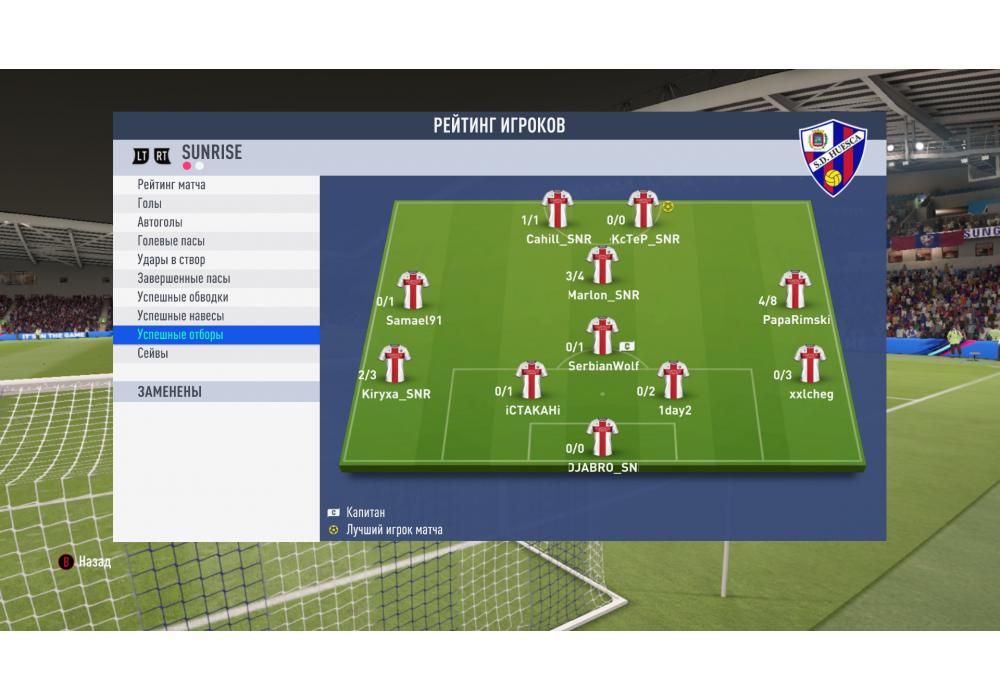Select Samael91's shirt icon
The height and width of the screenshot is (700, 1000).
click(x=412, y=291)
